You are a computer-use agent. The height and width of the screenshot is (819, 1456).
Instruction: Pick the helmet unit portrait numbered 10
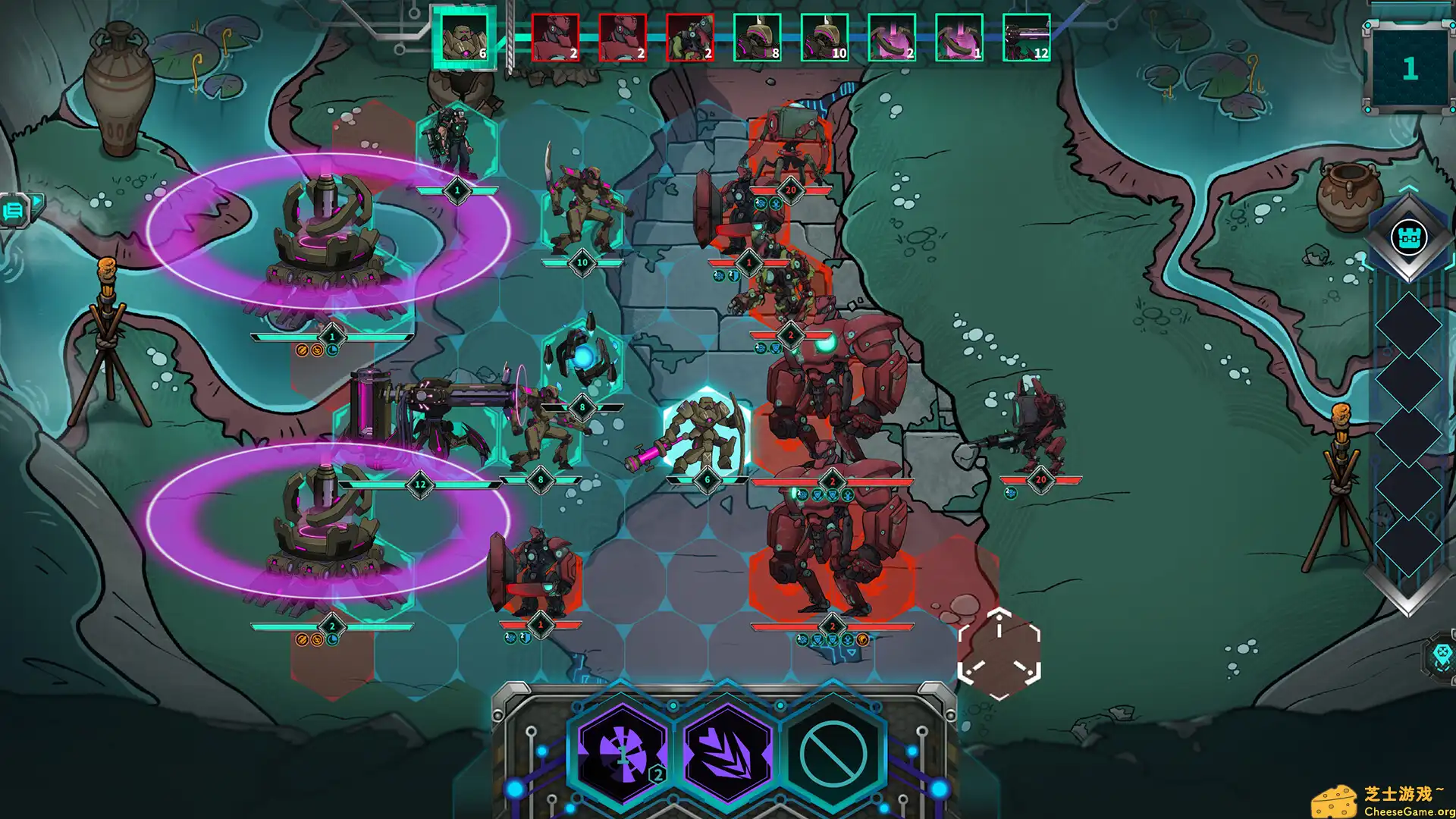824,37
